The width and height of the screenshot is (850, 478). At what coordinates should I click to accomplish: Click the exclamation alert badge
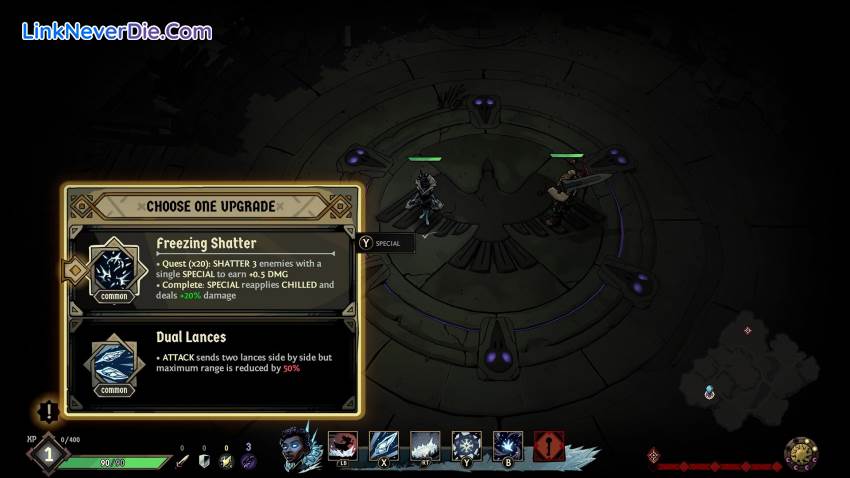tap(48, 411)
